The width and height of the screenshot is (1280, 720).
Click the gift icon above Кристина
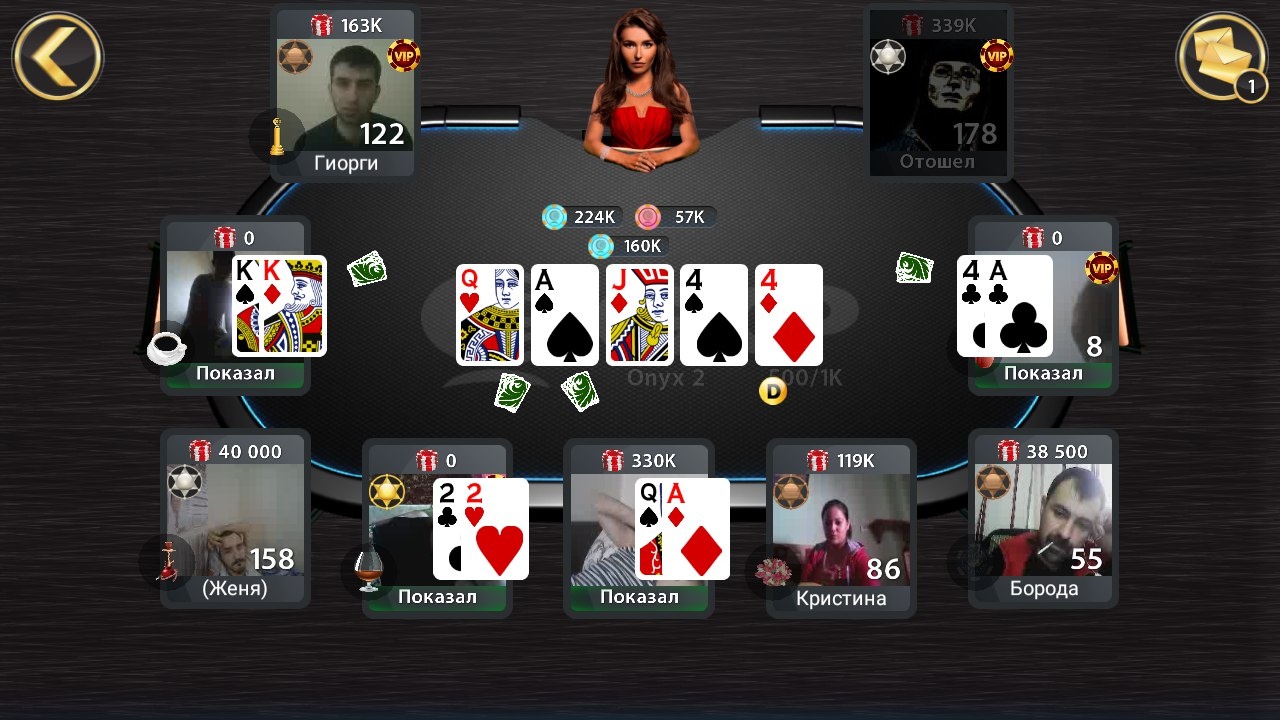[x=817, y=460]
